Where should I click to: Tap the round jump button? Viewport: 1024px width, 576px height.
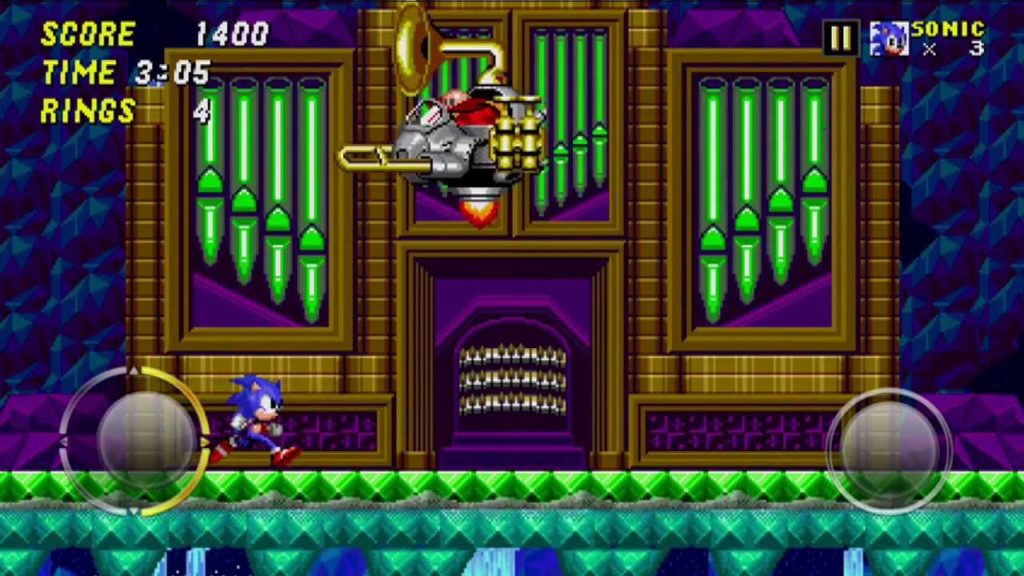pos(888,440)
